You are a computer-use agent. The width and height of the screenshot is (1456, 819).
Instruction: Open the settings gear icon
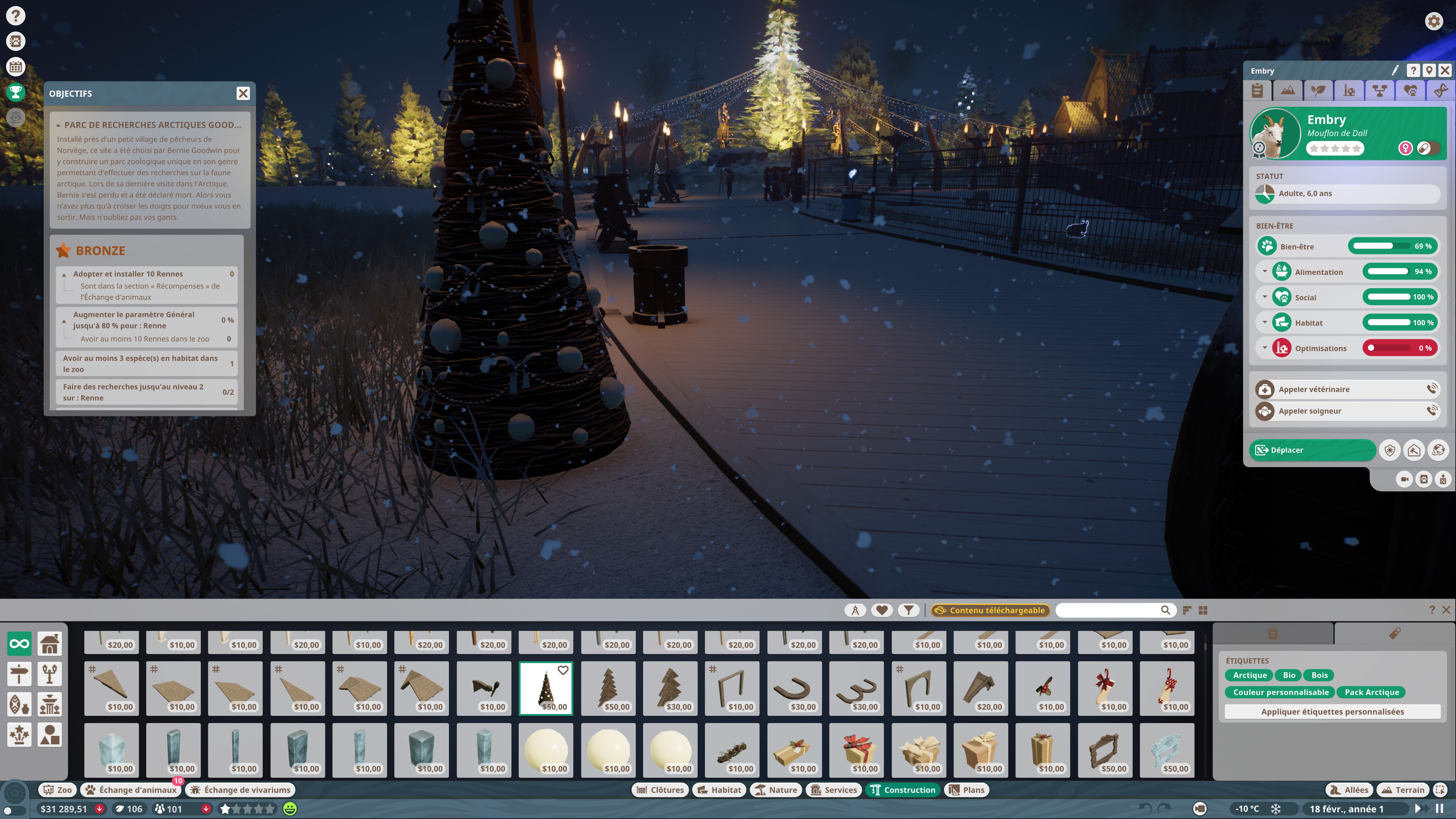click(1433, 22)
